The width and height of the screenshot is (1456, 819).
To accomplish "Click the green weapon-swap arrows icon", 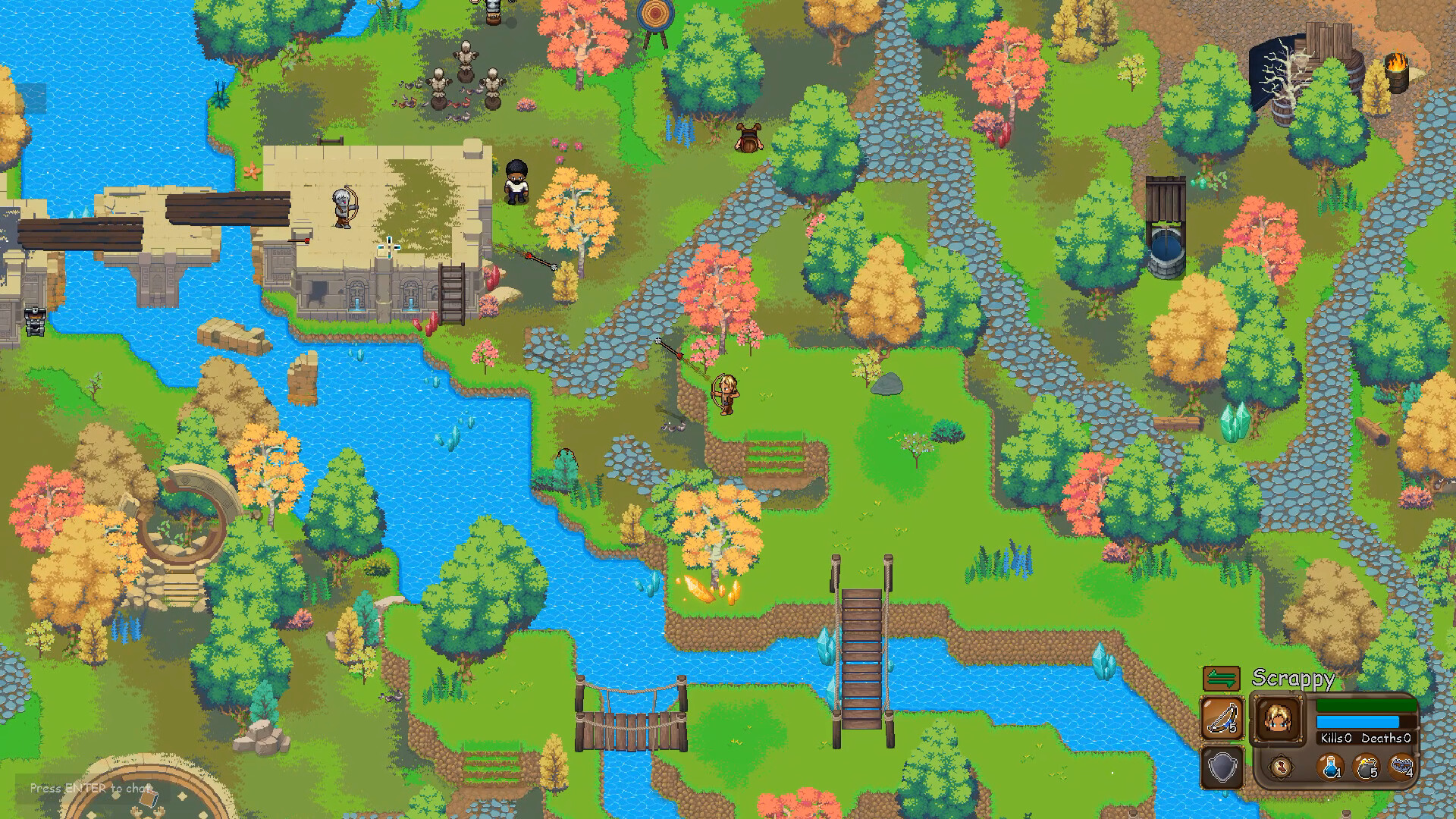I will [1222, 679].
